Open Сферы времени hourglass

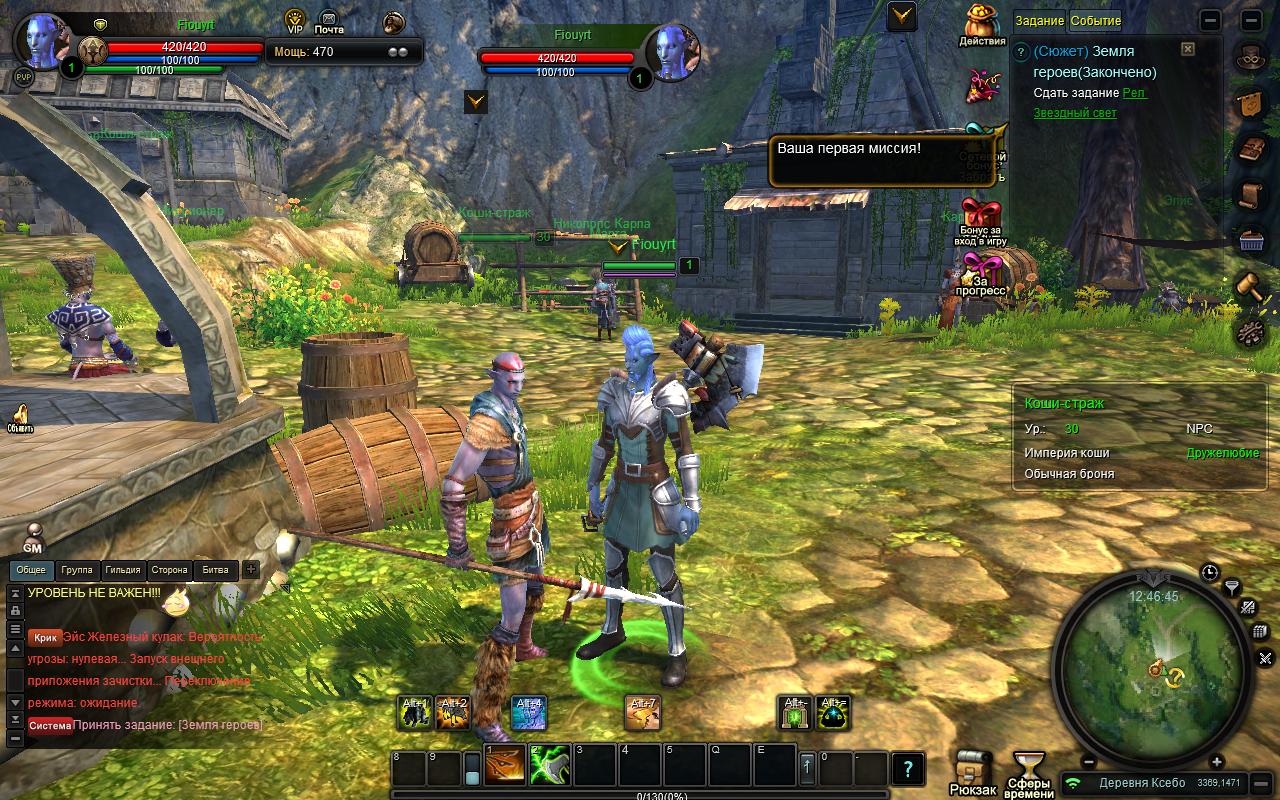tap(1028, 771)
